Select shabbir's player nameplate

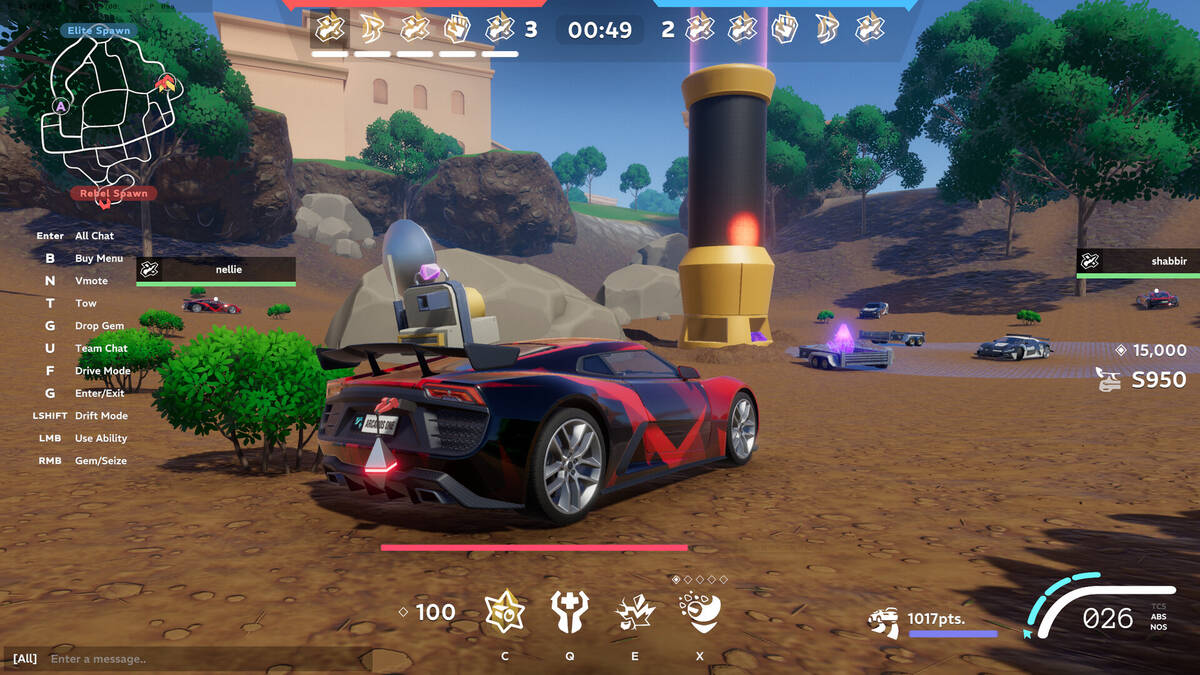pos(1138,262)
